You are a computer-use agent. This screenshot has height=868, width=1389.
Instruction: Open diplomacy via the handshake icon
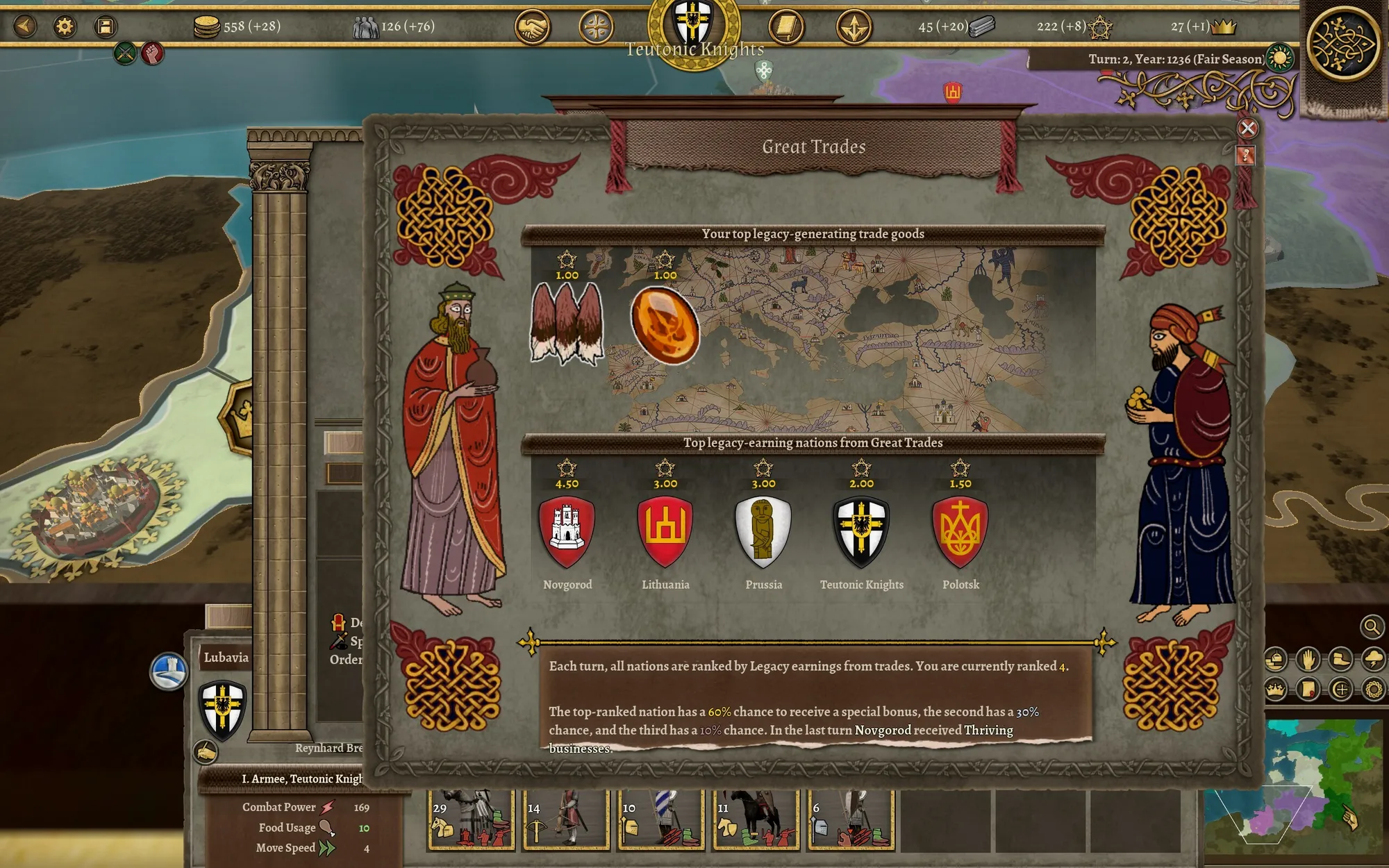coord(533,28)
